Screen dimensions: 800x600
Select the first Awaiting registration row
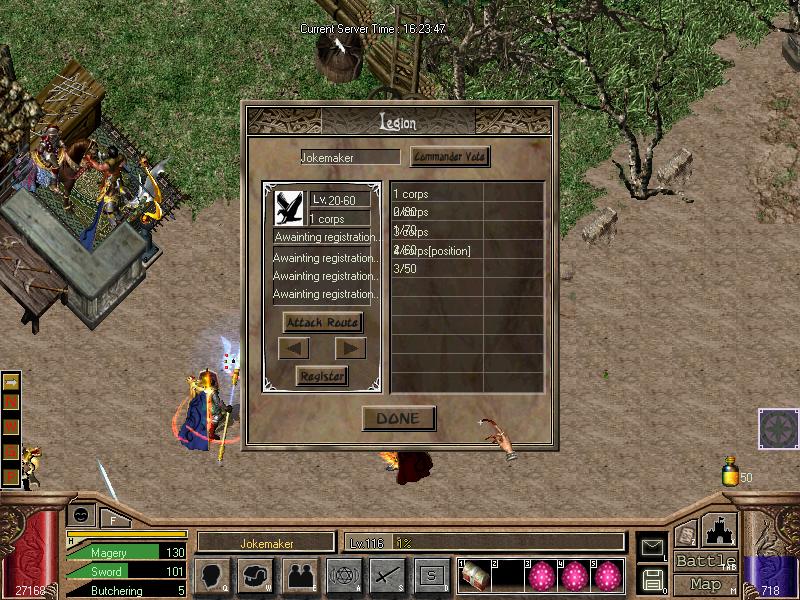[326, 238]
